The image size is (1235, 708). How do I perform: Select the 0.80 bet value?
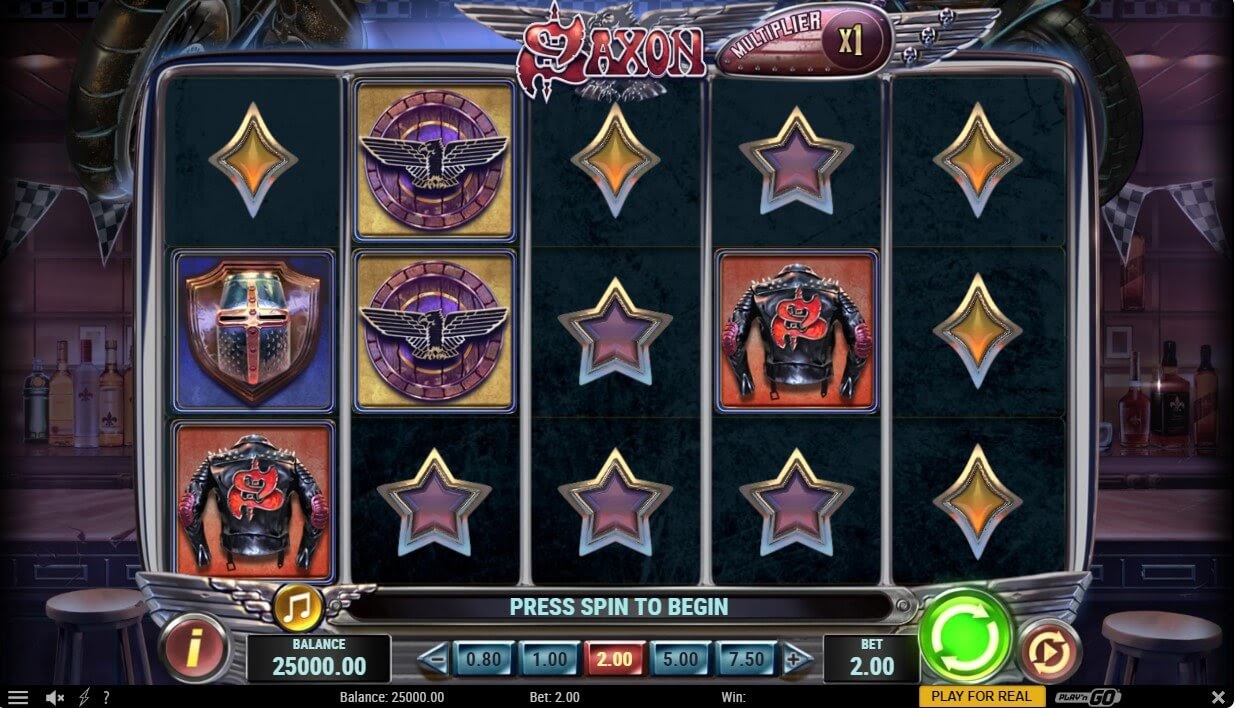(484, 659)
